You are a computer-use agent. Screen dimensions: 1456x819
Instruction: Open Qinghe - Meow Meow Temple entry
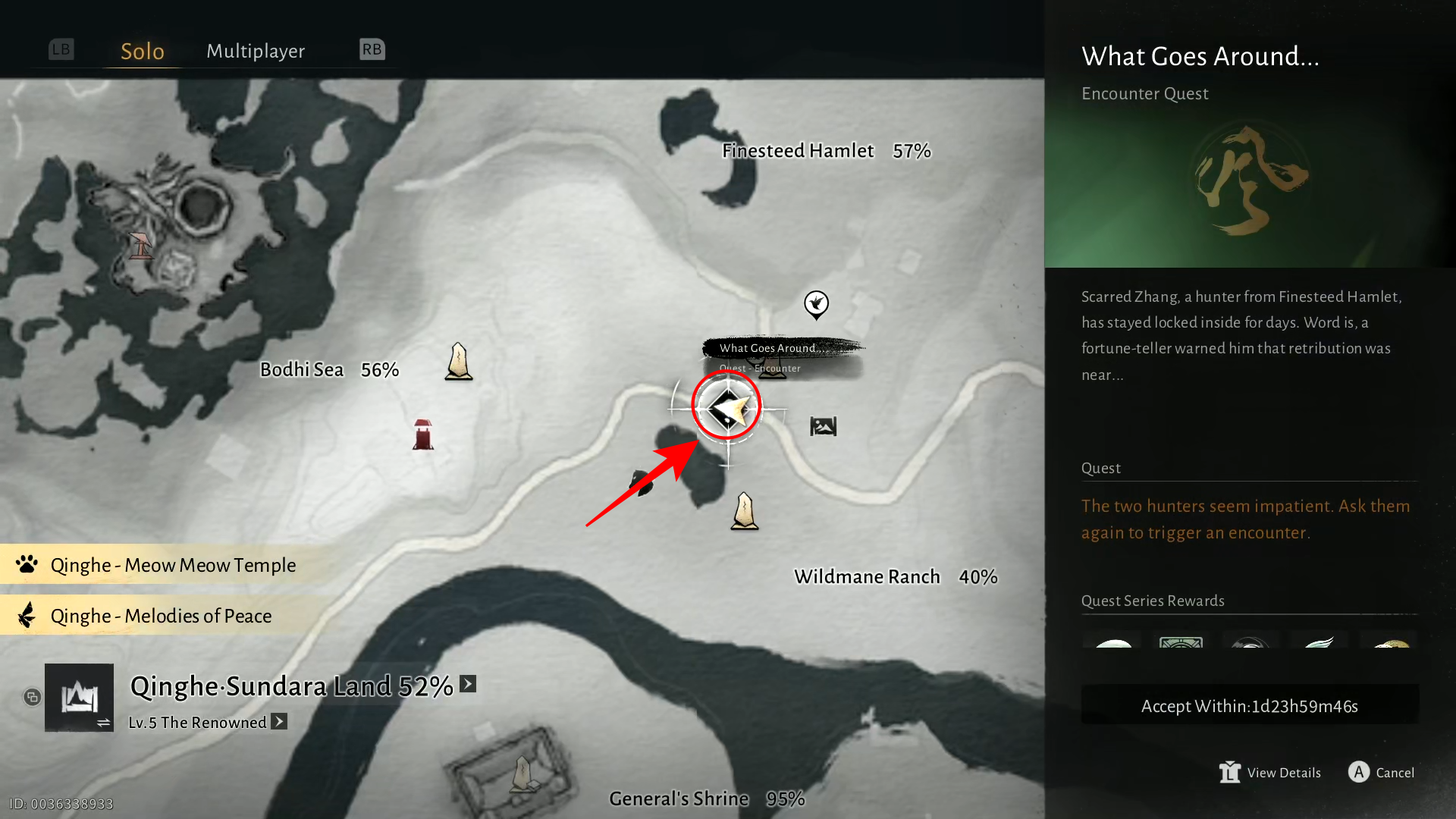coord(173,565)
